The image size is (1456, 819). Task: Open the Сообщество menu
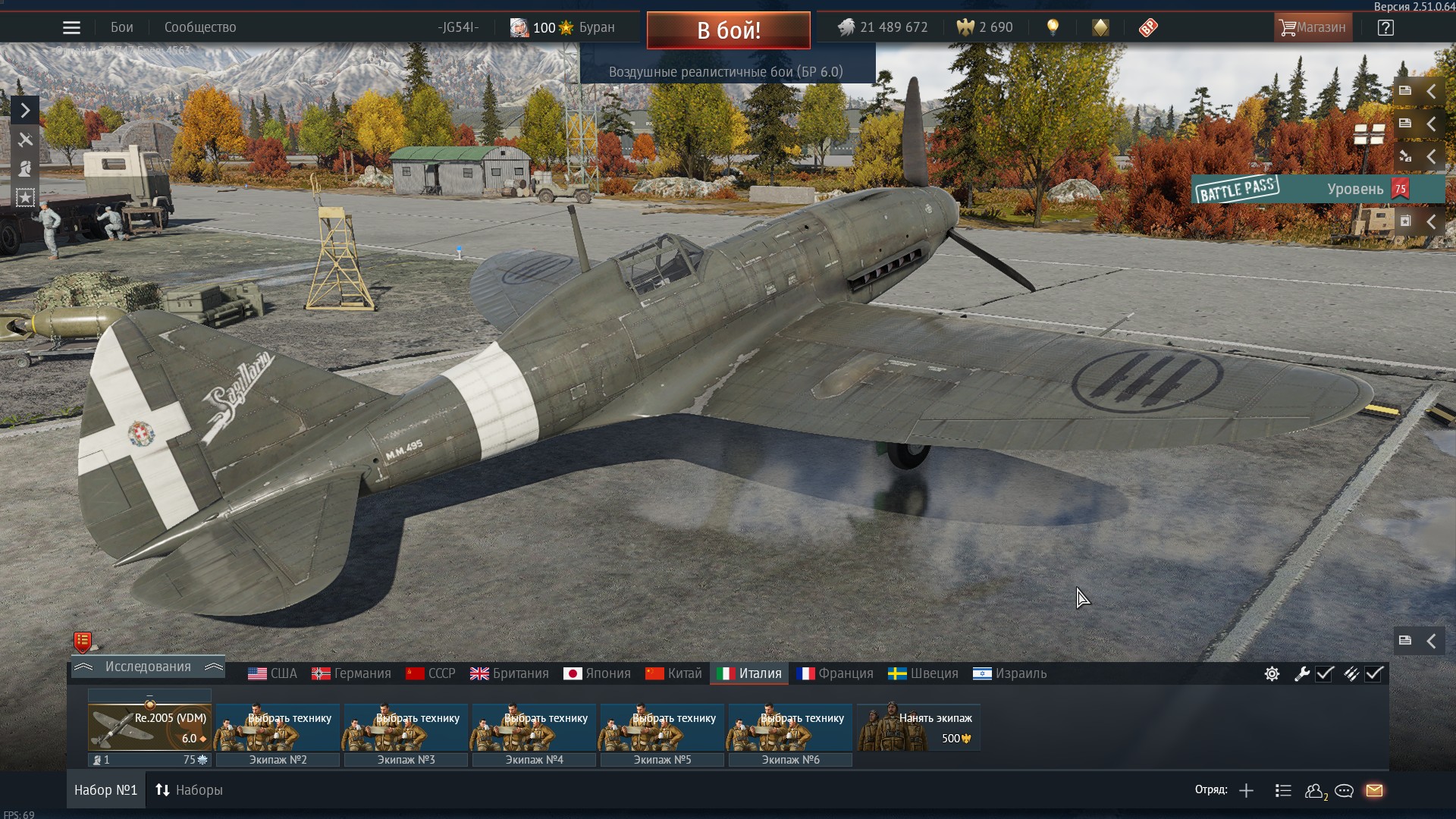tap(200, 28)
